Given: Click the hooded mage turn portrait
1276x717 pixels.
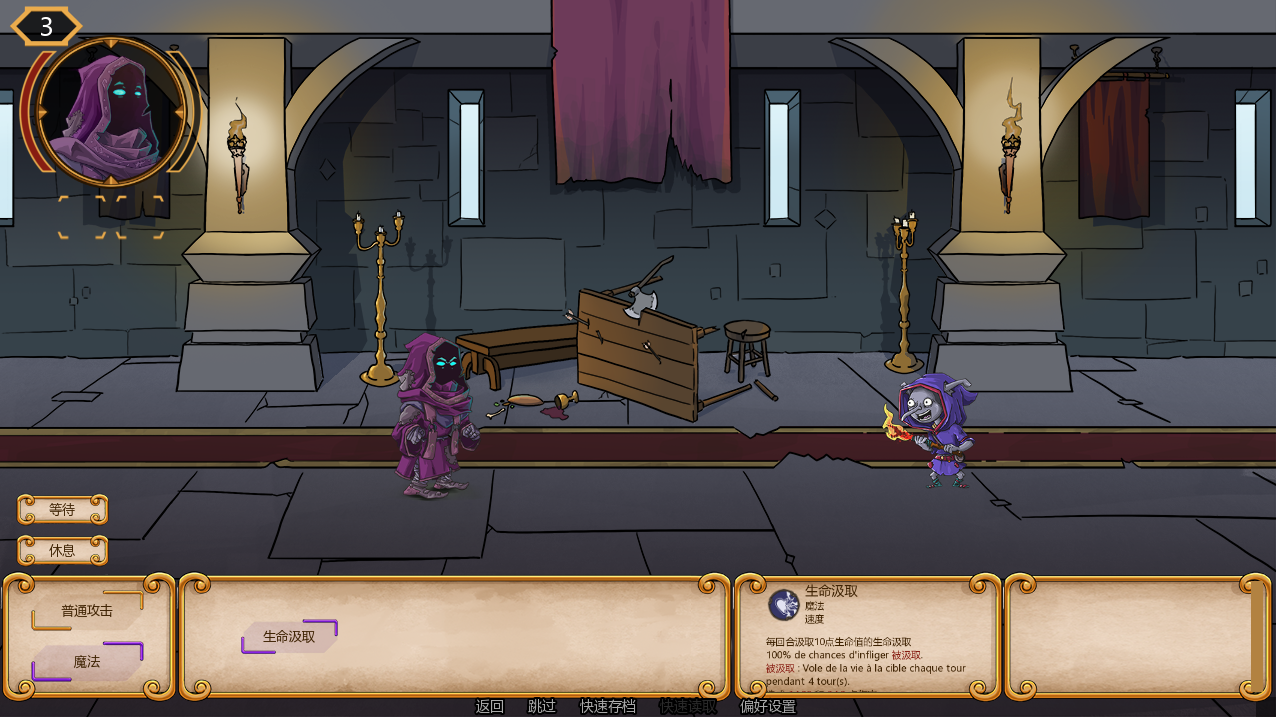Looking at the screenshot, I should [111, 113].
